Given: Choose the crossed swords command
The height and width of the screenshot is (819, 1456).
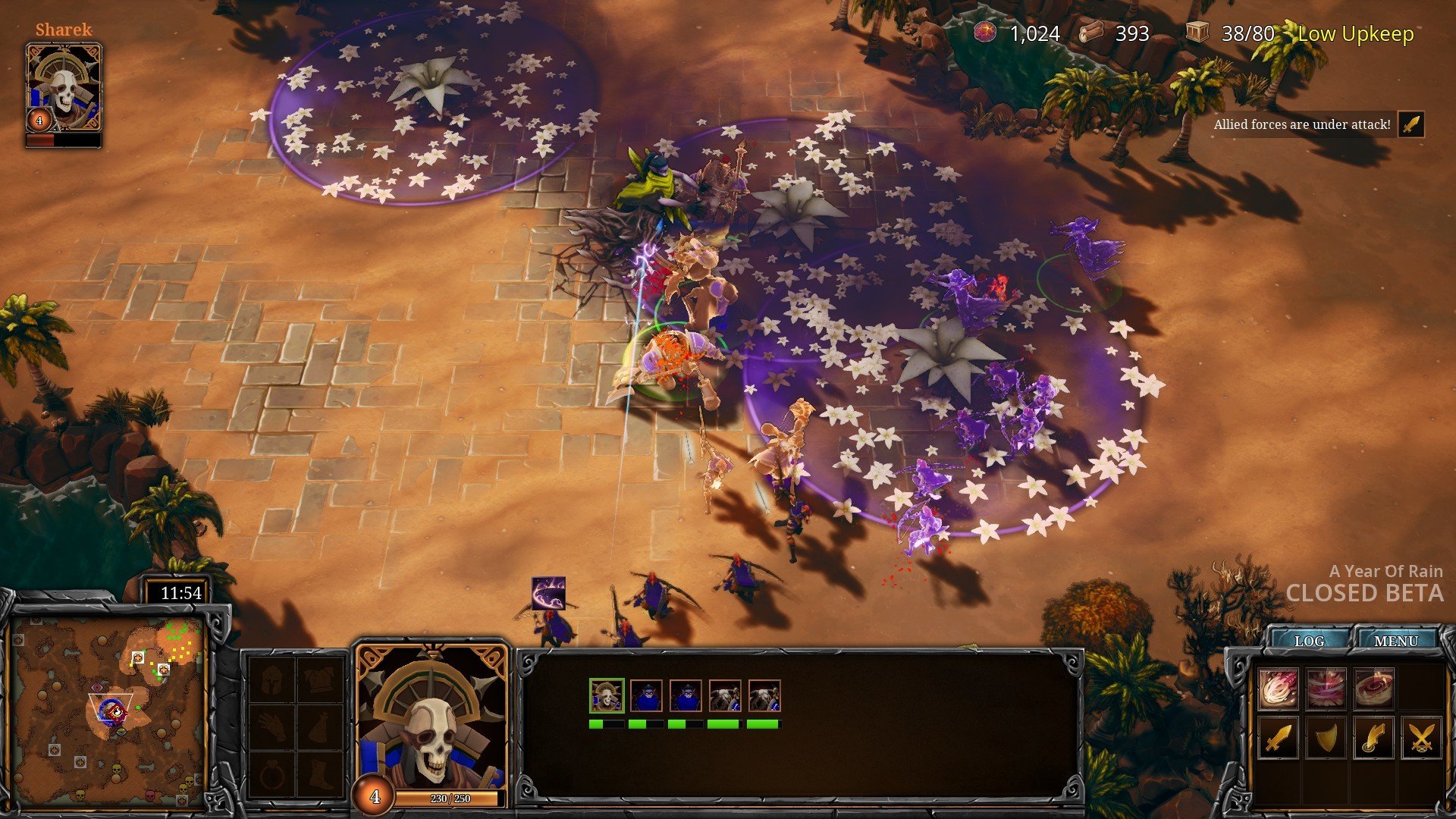Looking at the screenshot, I should (1421, 737).
